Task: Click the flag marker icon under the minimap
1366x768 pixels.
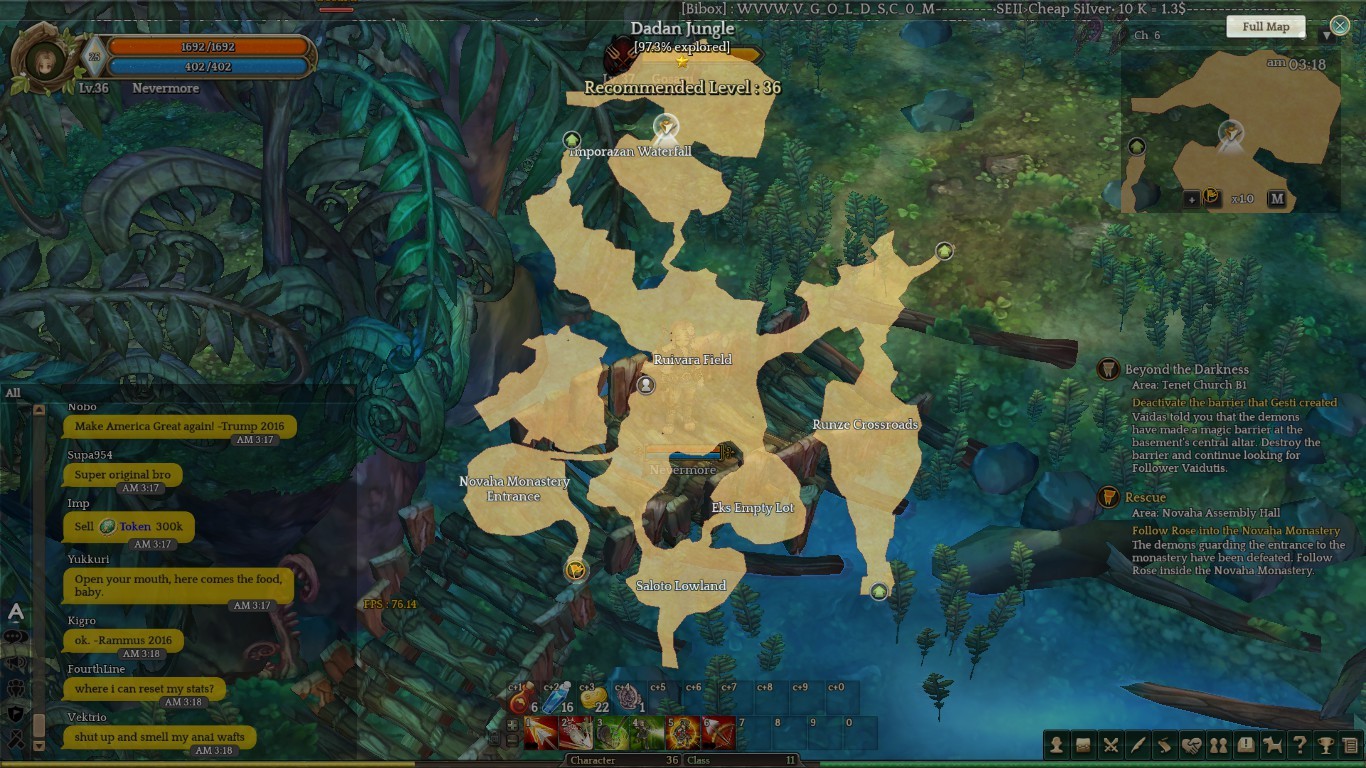Action: 1212,199
